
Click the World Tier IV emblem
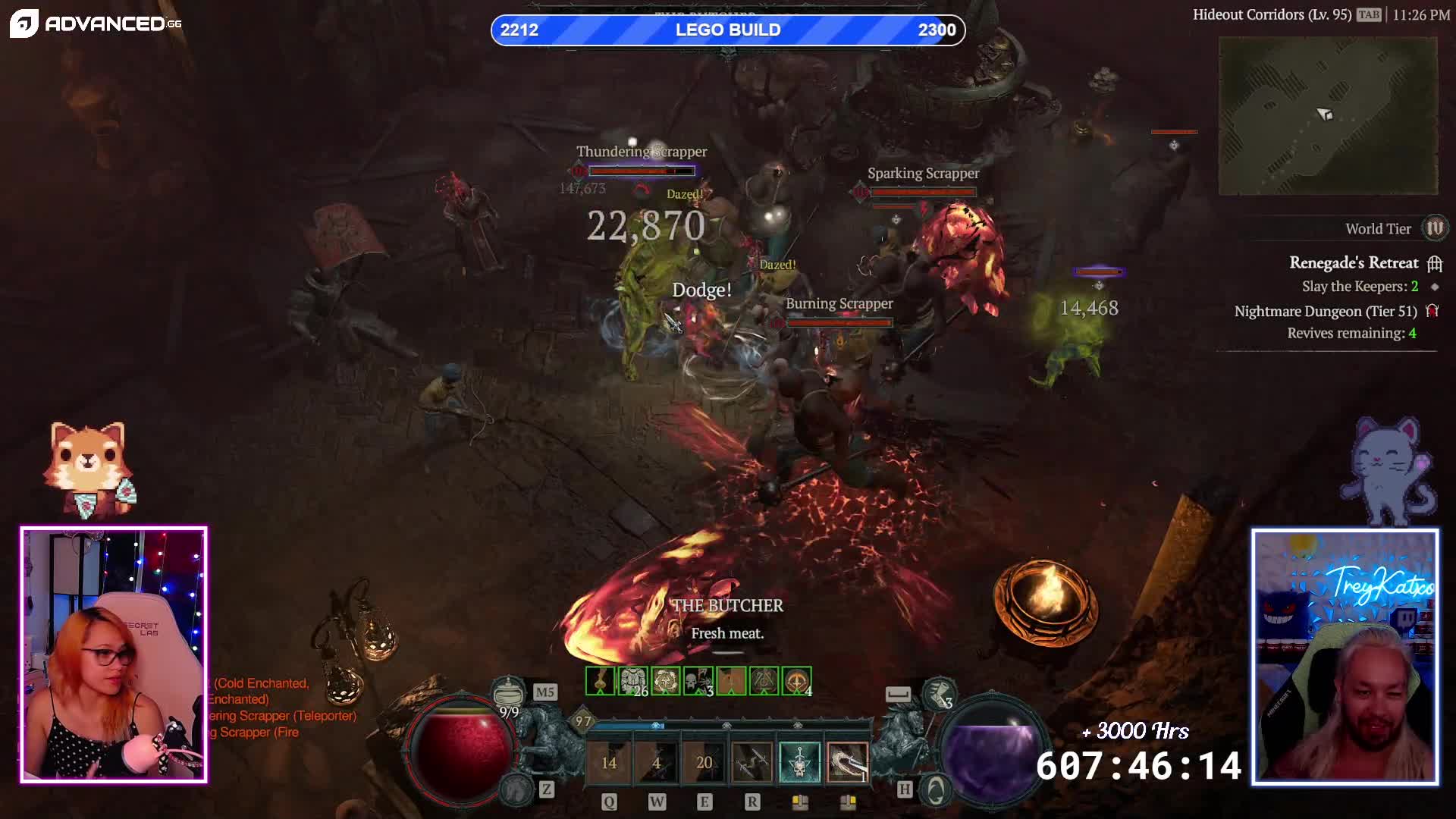coord(1434,228)
